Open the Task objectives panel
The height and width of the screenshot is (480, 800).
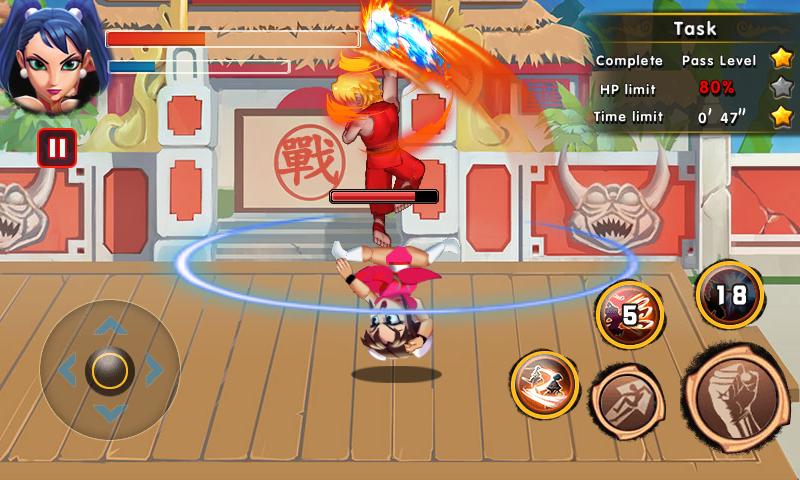pos(694,29)
